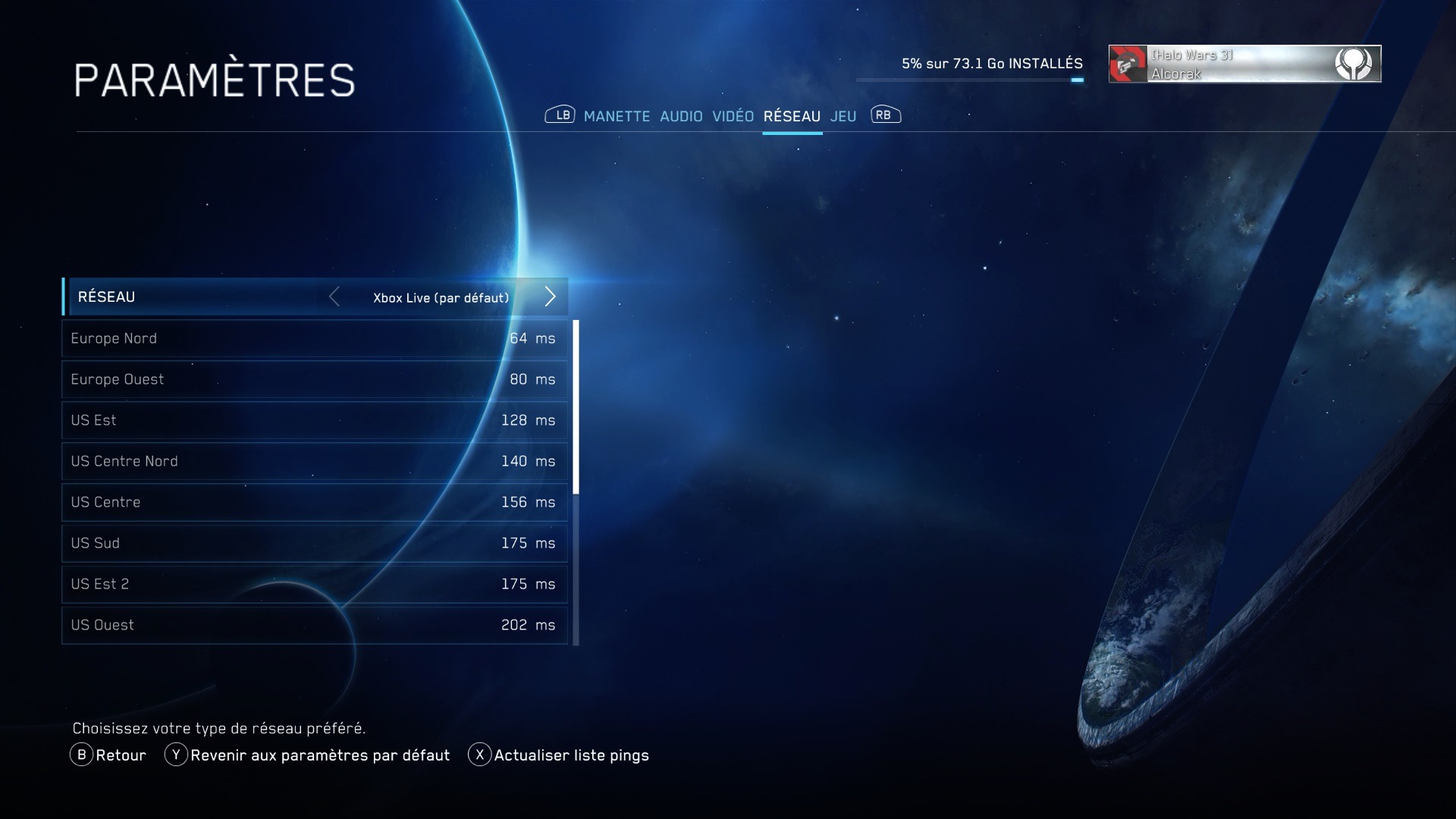Go back with the Retour option
Screen dimensions: 1456x819
[x=108, y=755]
